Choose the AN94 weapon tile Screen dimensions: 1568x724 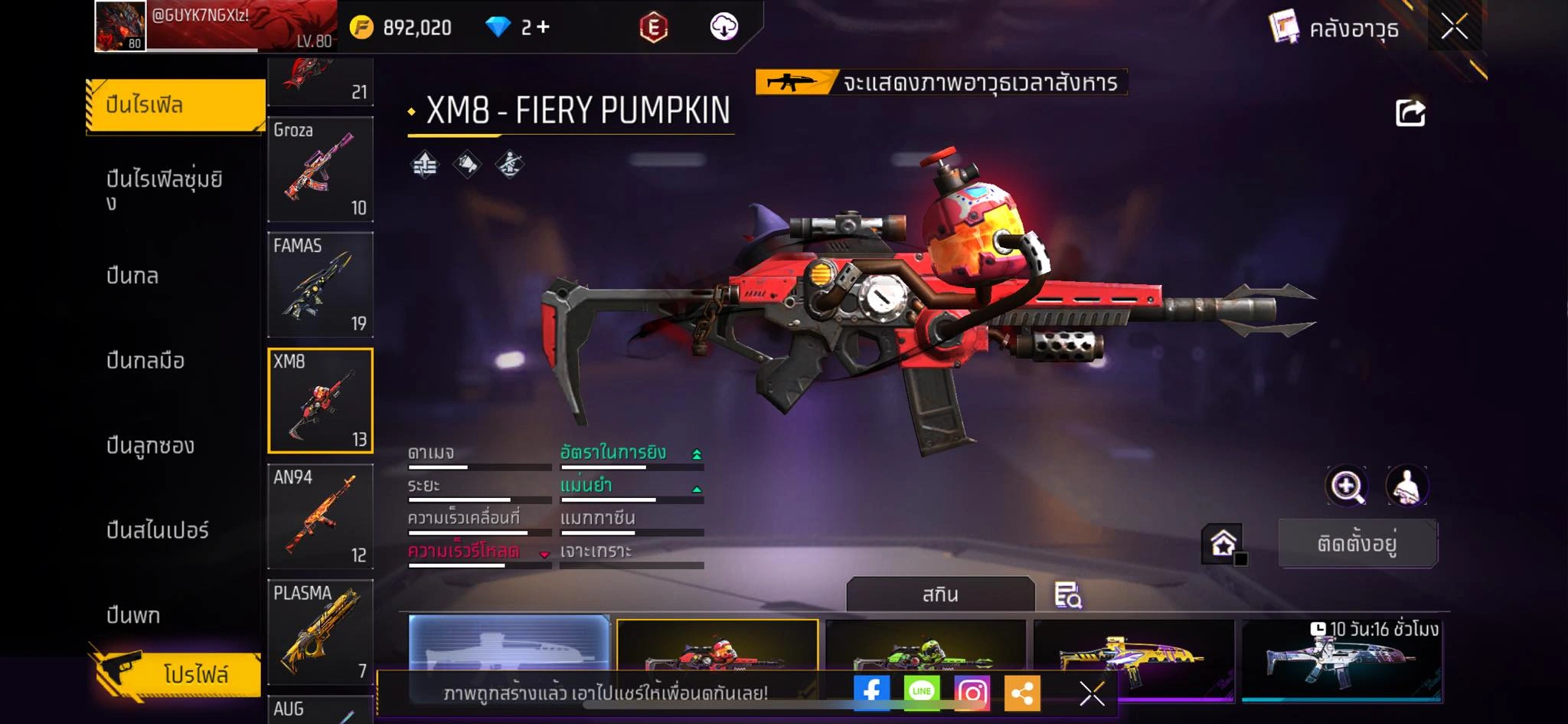320,516
